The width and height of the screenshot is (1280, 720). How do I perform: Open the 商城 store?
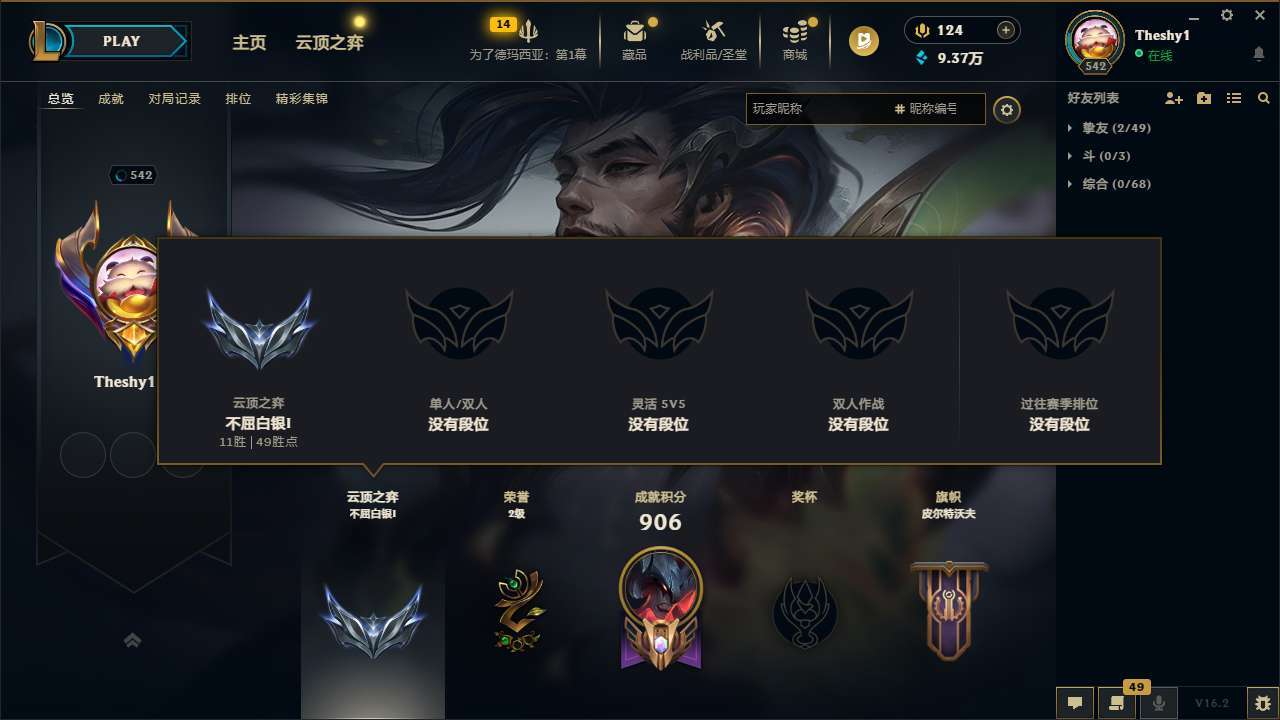[795, 40]
